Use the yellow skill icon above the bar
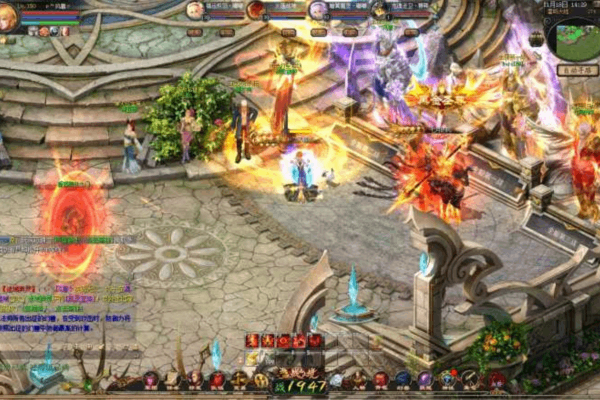The image size is (600, 400). pos(252,358)
